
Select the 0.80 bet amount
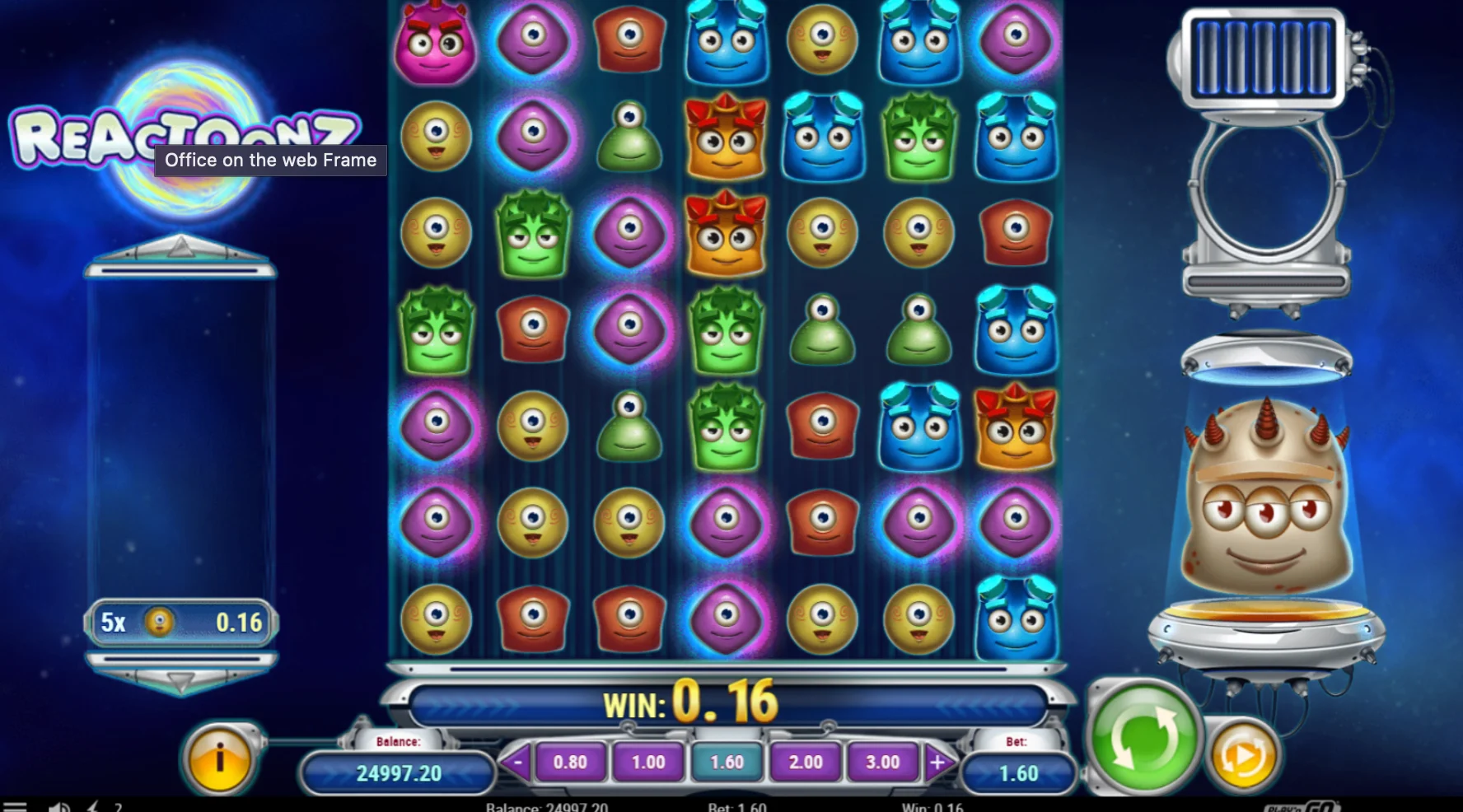coord(570,763)
